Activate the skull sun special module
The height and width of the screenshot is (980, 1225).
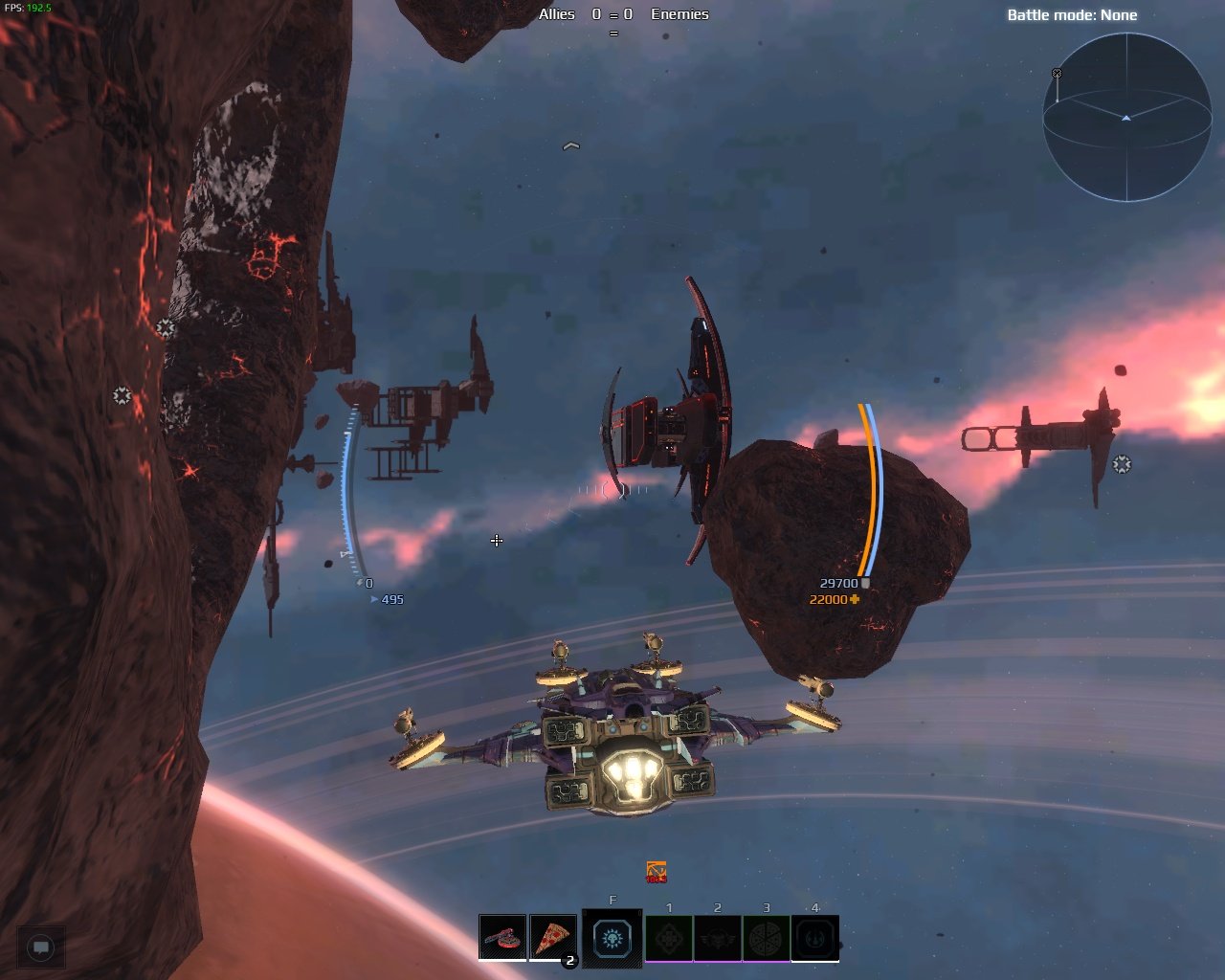(x=612, y=938)
